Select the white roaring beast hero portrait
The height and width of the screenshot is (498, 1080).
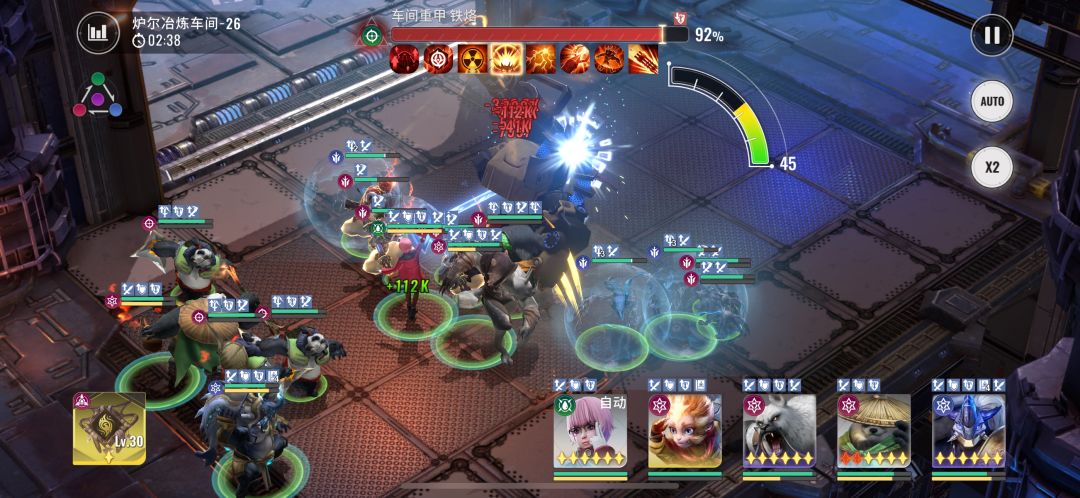pyautogui.click(x=779, y=431)
